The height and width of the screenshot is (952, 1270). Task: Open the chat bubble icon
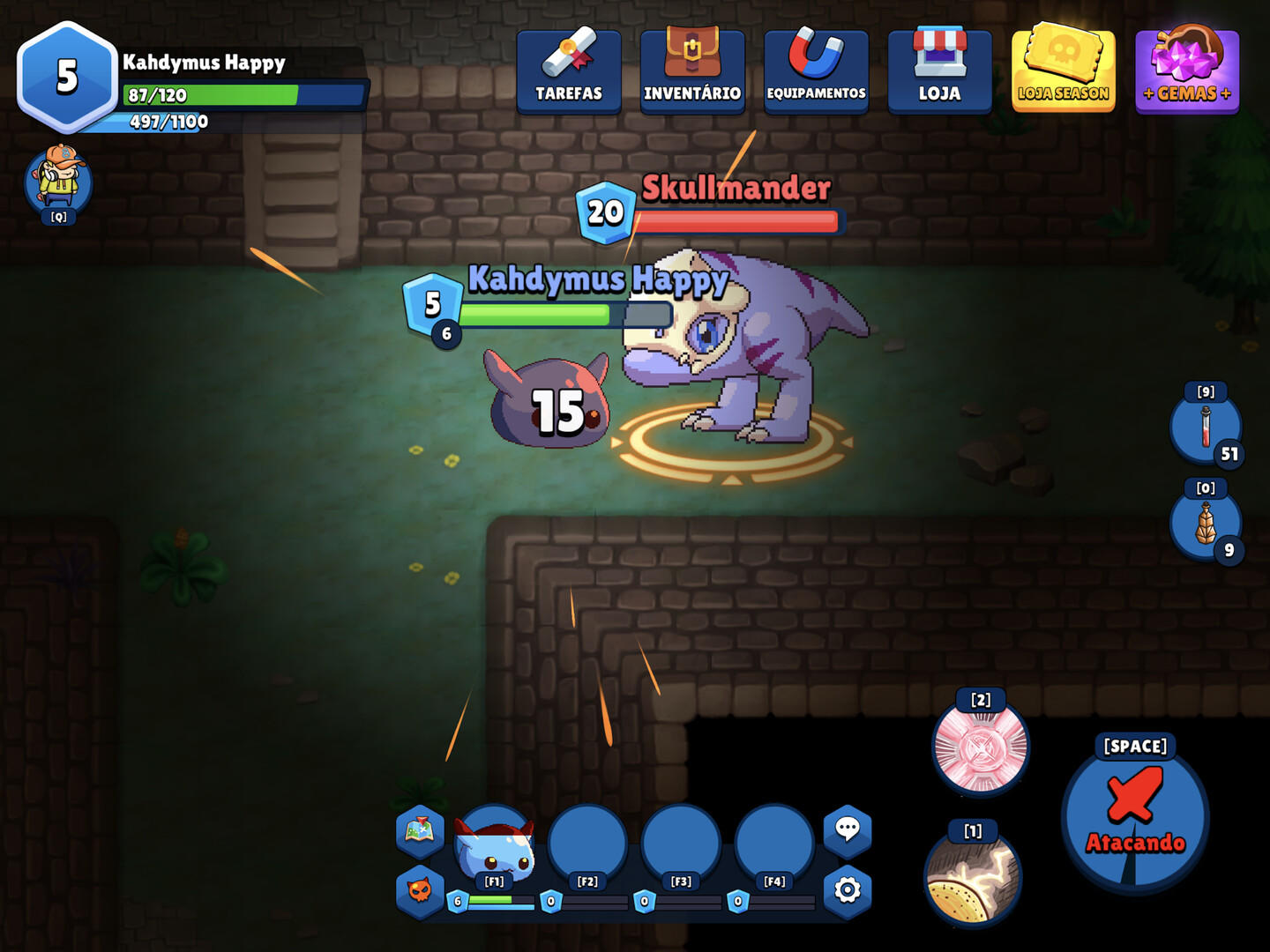tap(848, 829)
